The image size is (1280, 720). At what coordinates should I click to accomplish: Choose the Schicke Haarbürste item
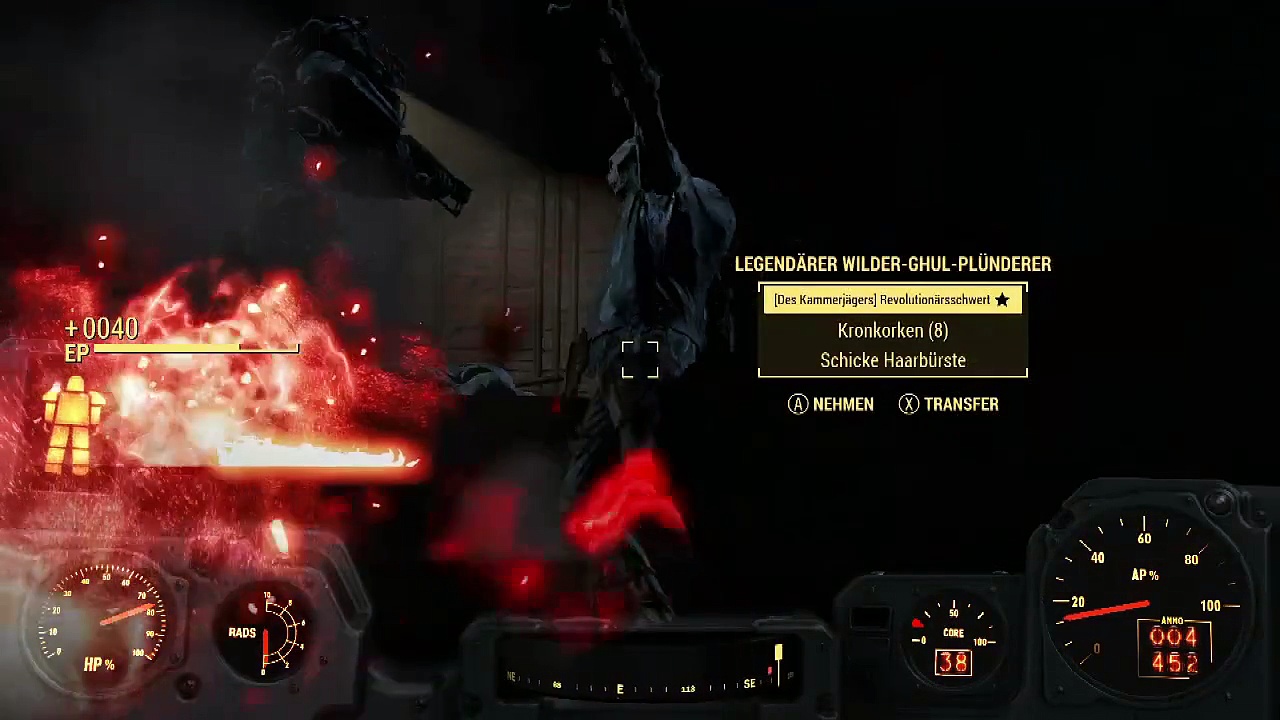pyautogui.click(x=892, y=361)
